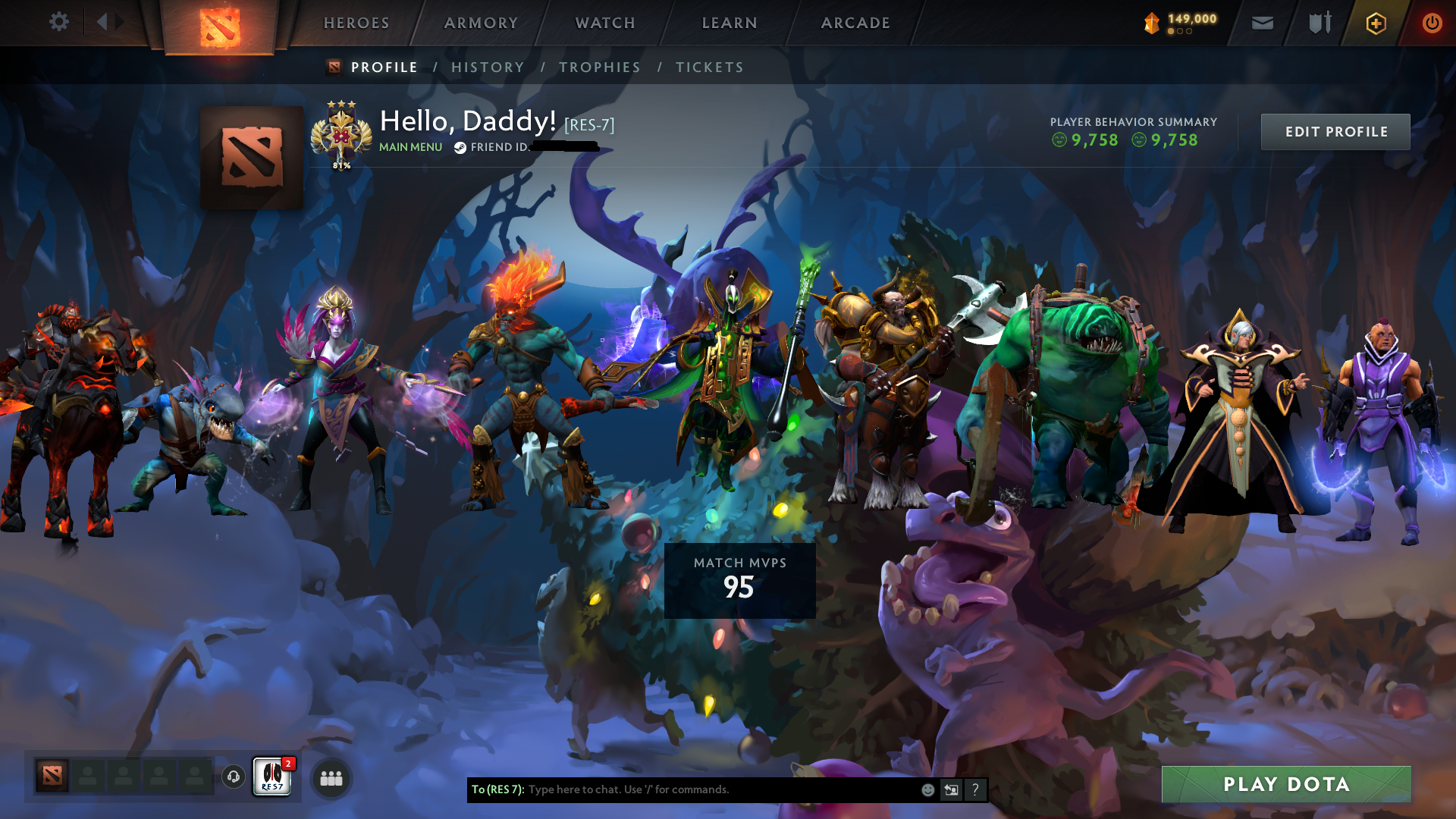
Task: Click the RES 7 badge with red notification
Action: pos(271,777)
